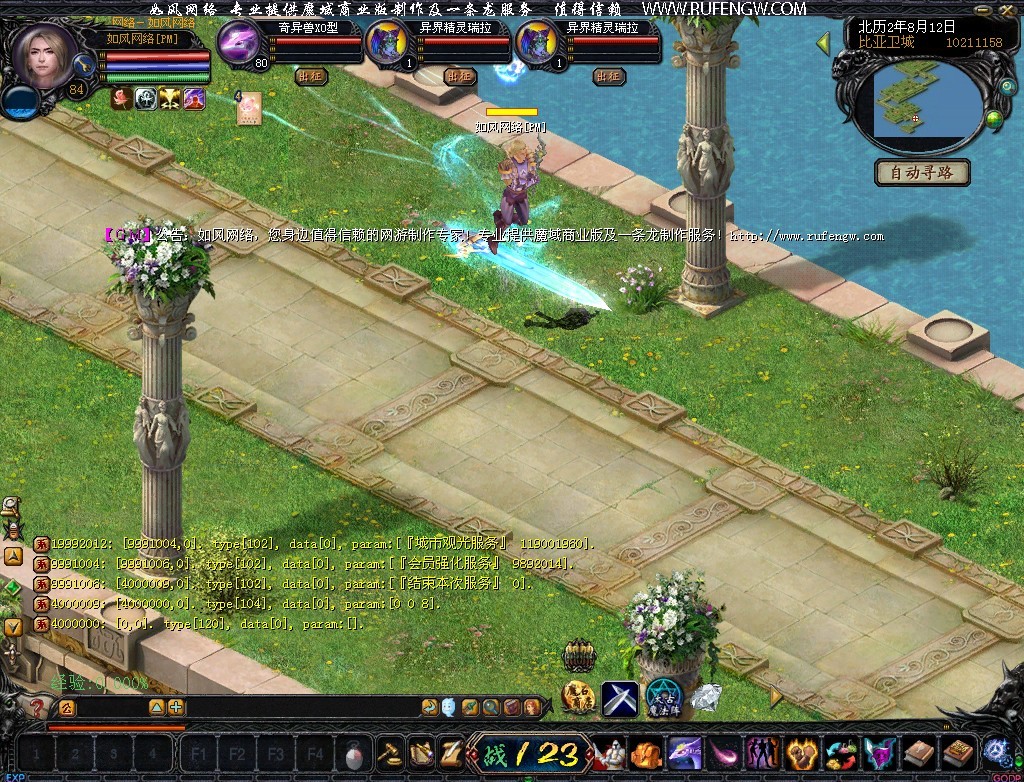The image size is (1024, 782).
Task: Click the gavel auction icon
Action: [x=388, y=753]
